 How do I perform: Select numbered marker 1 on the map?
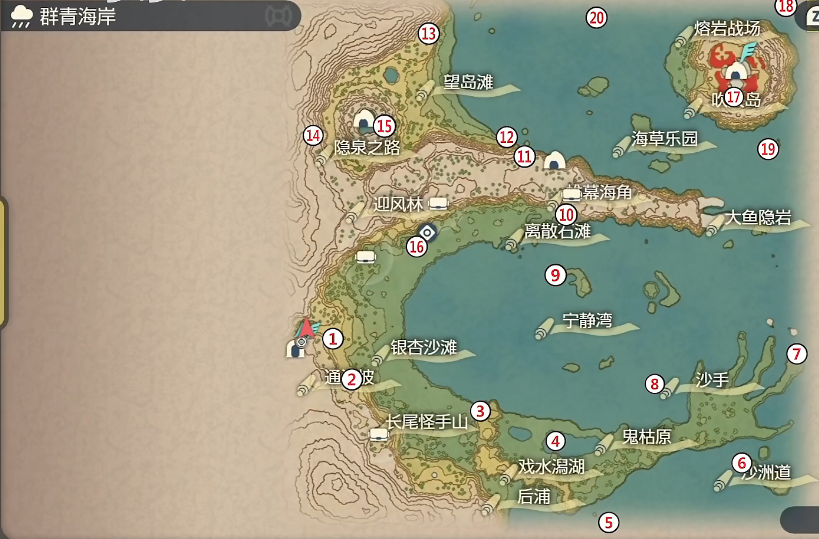point(333,339)
